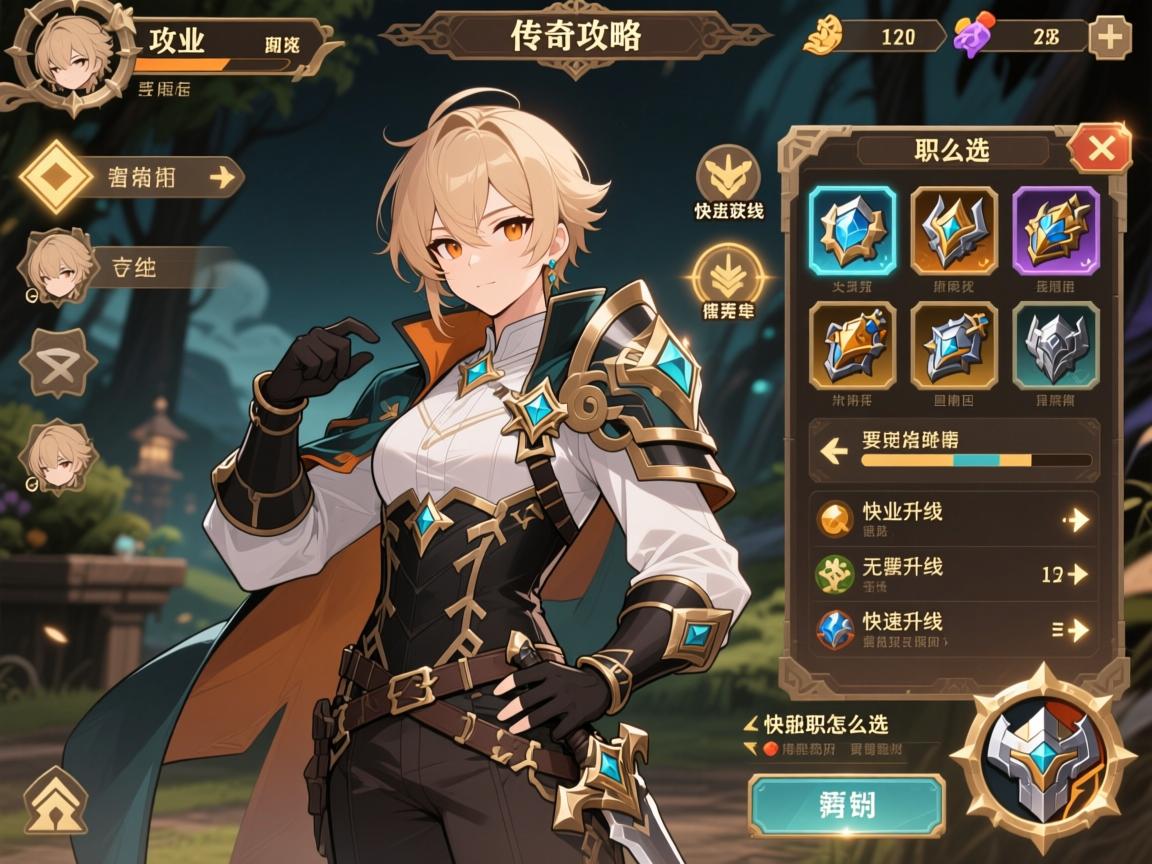
Task: Open the 快击获线 round emblem
Action: (729, 178)
